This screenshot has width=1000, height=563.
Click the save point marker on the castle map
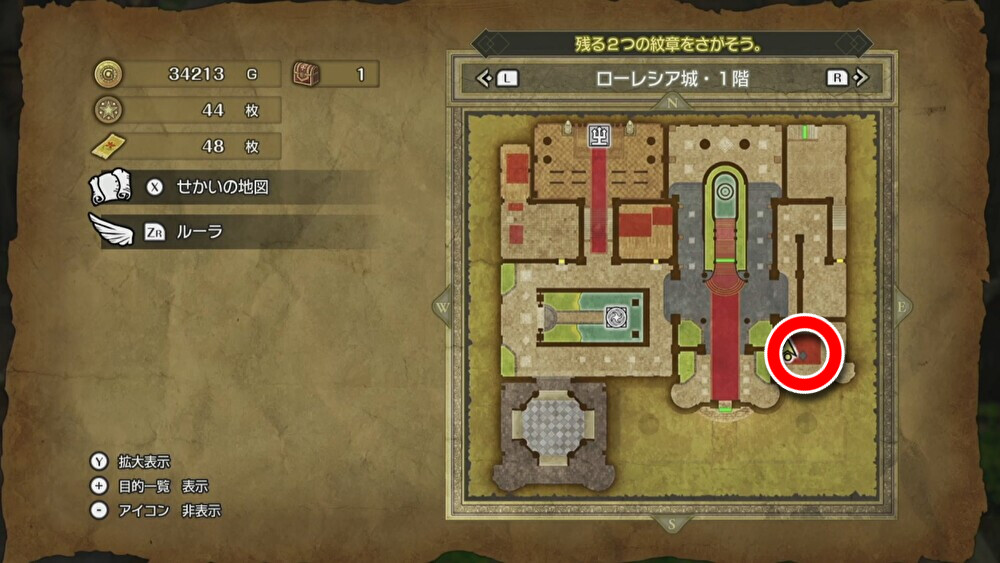(599, 133)
